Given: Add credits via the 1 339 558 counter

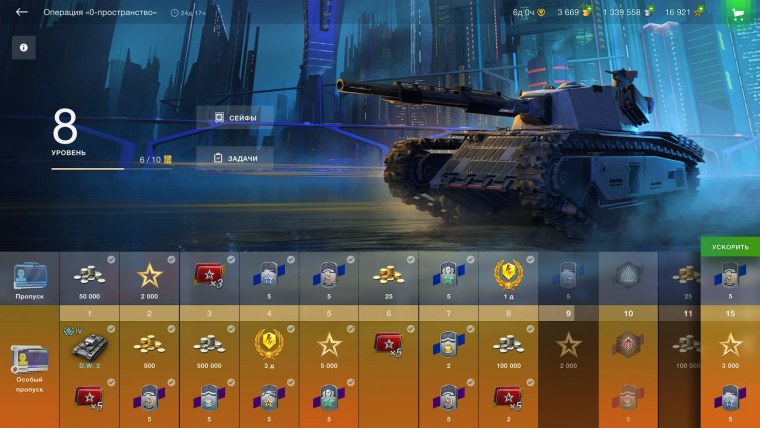Looking at the screenshot, I should coord(628,13).
